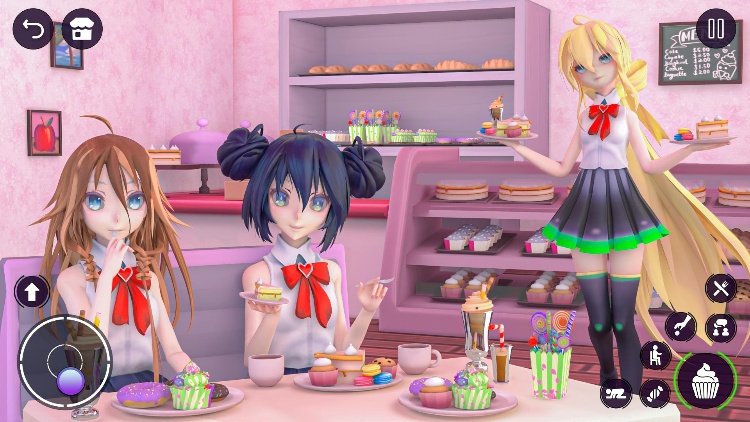This screenshot has height=422, width=750.
Task: Choose the sit on chair action
Action: click(656, 356)
